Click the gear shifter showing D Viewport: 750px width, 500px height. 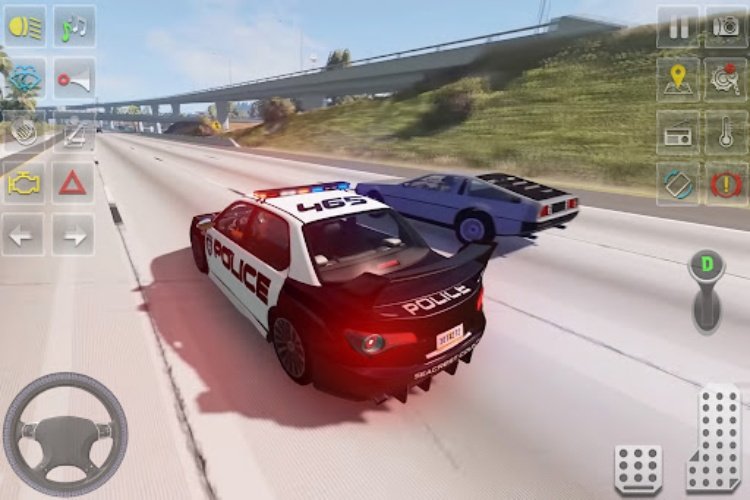[707, 290]
